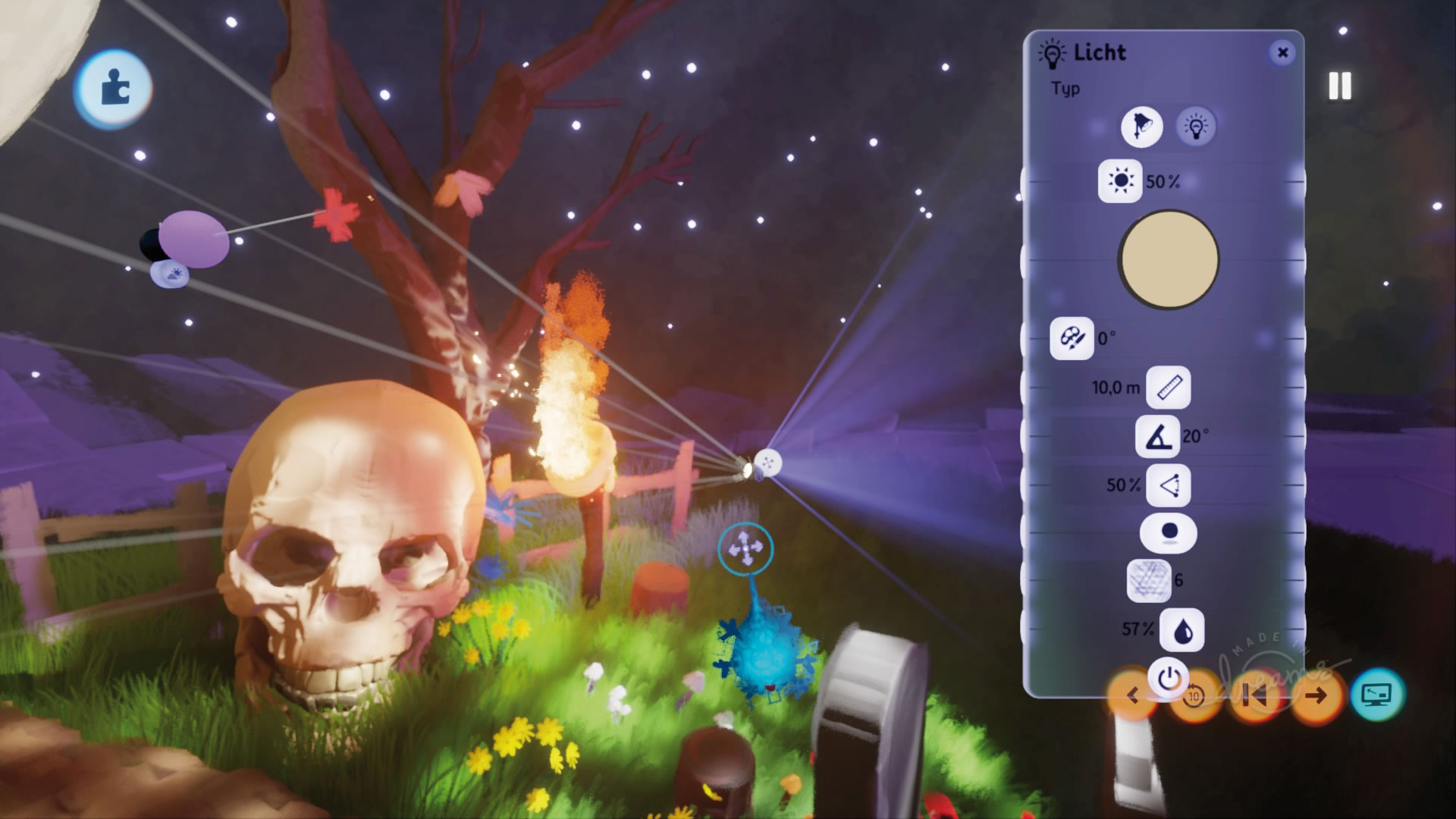The height and width of the screenshot is (819, 1456).
Task: Adjust the 50% brightness sun slider
Action: point(1120,181)
